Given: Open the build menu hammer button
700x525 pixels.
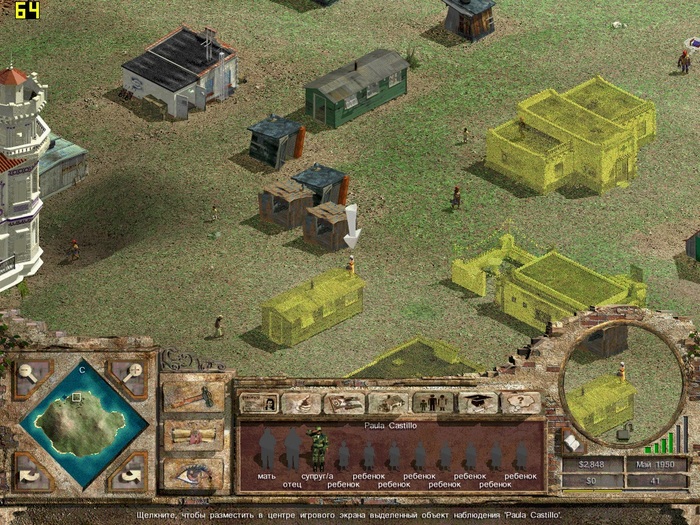Looking at the screenshot, I should click(x=193, y=396).
